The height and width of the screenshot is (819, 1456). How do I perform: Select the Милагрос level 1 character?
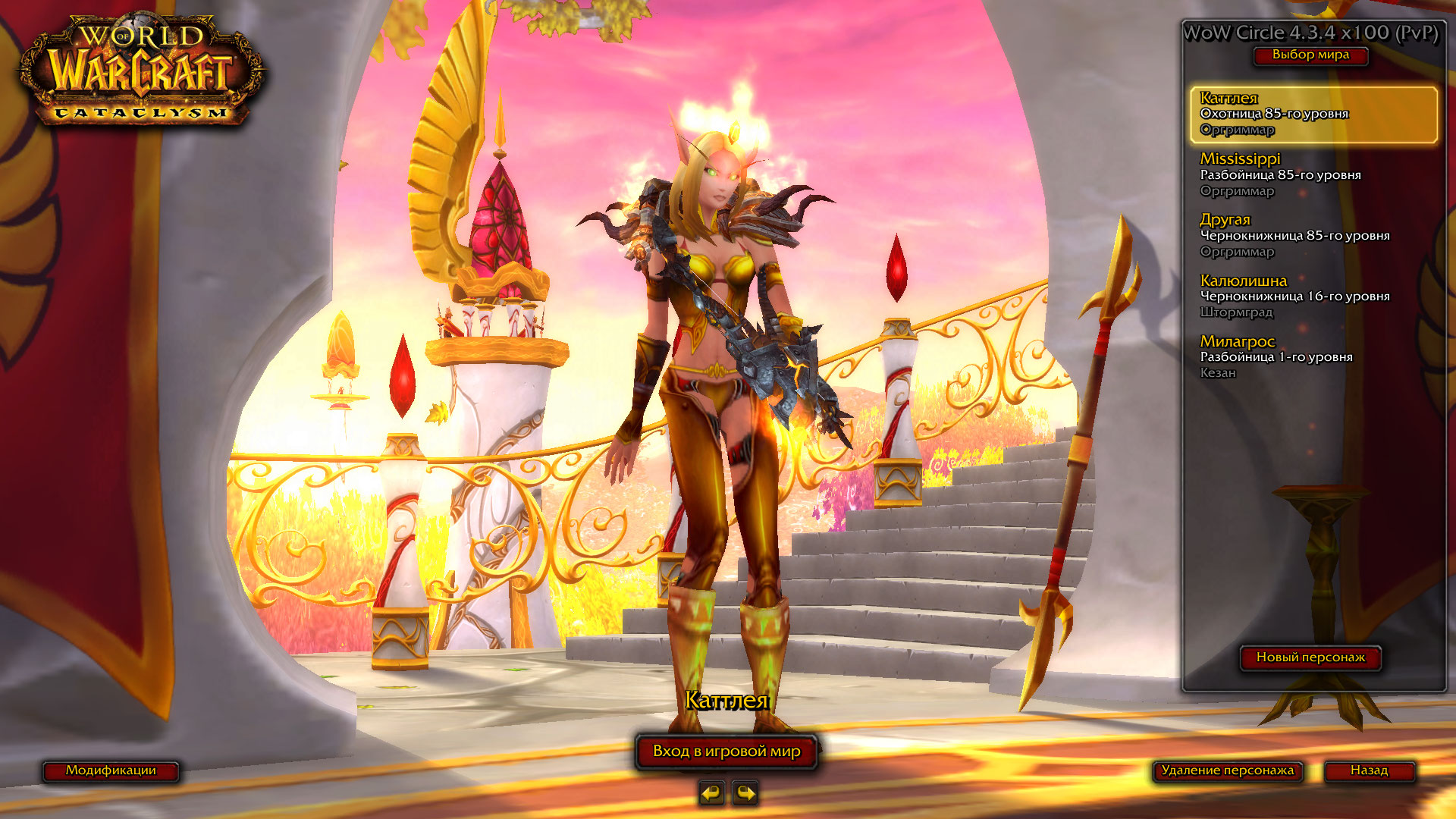tap(1313, 356)
